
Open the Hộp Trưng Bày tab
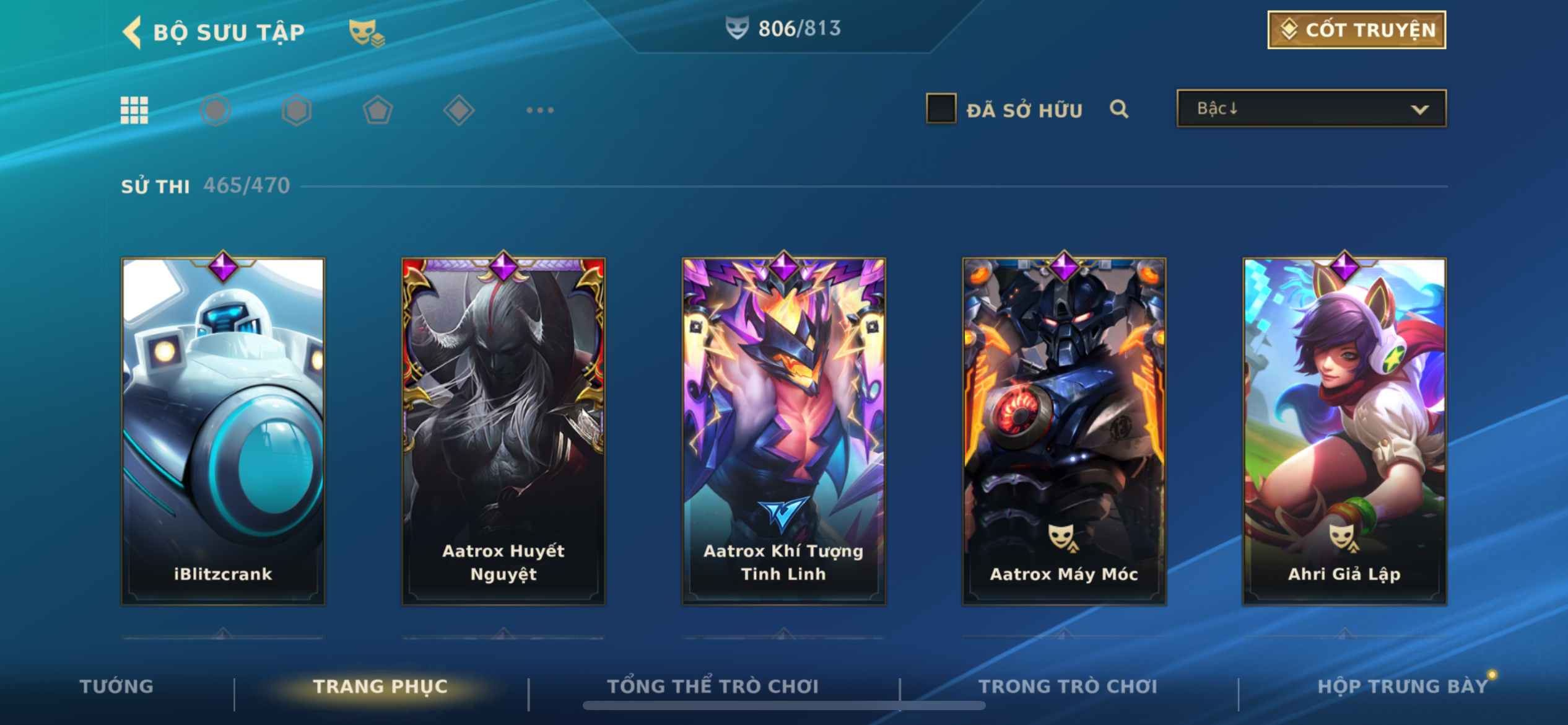click(1402, 686)
